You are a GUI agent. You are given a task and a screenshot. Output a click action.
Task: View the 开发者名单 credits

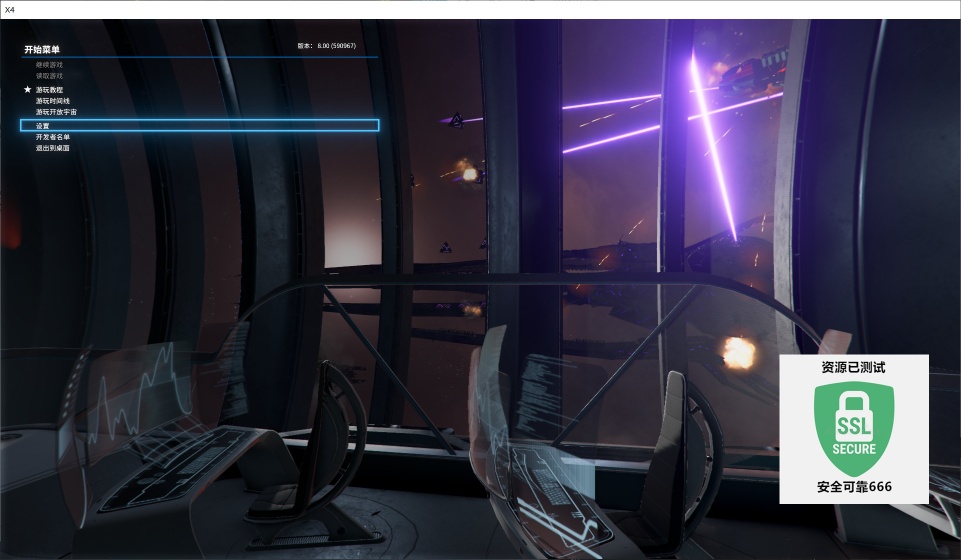click(53, 137)
